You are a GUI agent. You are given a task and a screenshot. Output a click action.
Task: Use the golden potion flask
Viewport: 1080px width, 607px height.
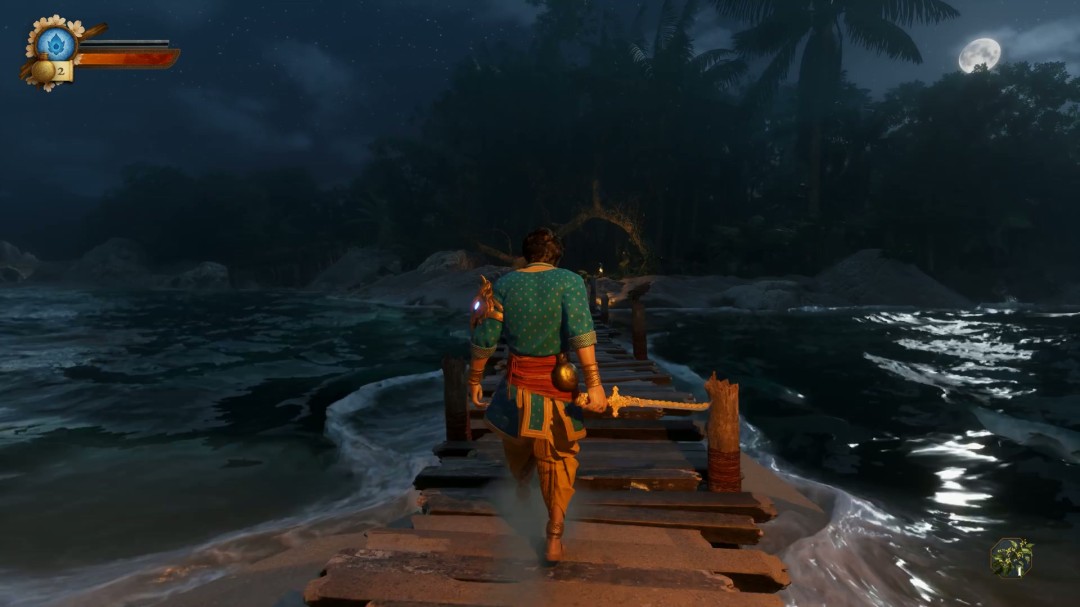pos(43,71)
